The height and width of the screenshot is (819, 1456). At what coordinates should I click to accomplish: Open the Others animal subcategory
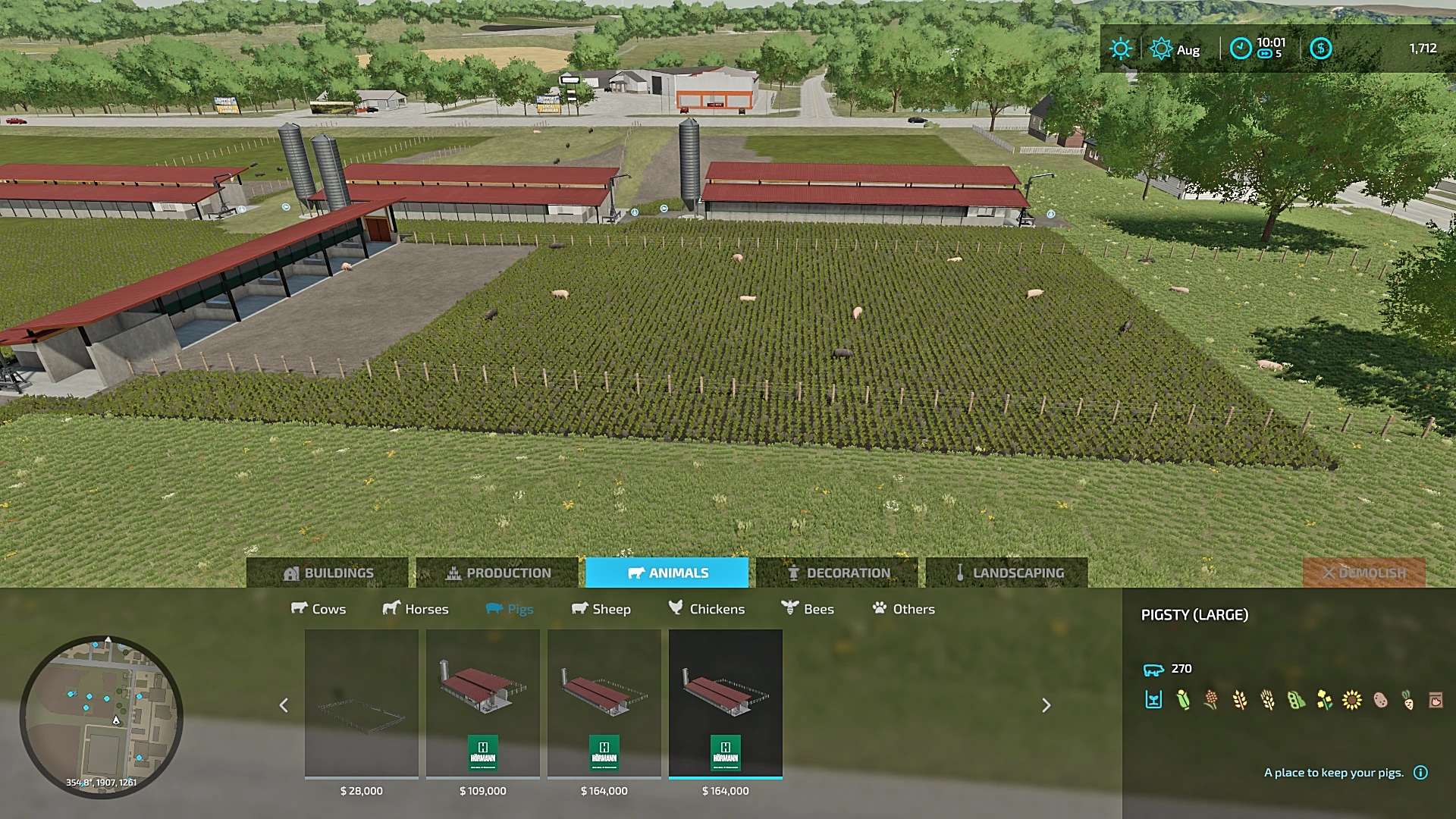903,609
